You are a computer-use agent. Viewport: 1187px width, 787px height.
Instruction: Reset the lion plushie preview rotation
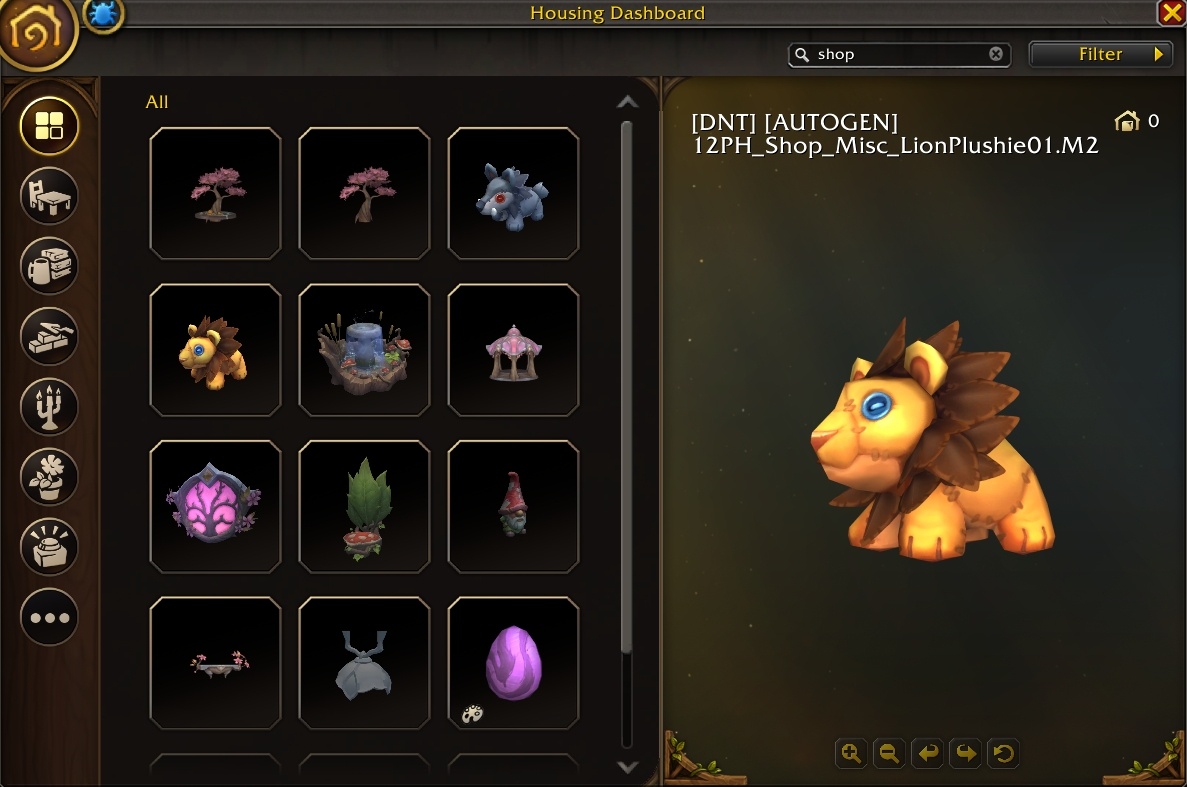pyautogui.click(x=1003, y=753)
